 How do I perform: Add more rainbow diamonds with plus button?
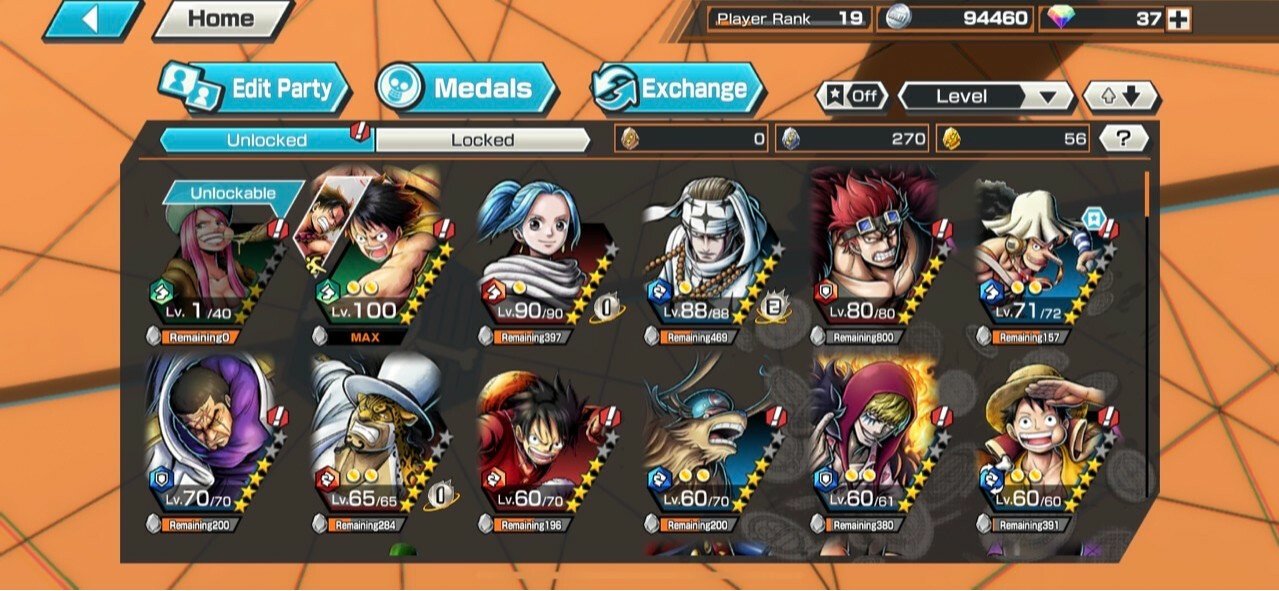pyautogui.click(x=1179, y=18)
